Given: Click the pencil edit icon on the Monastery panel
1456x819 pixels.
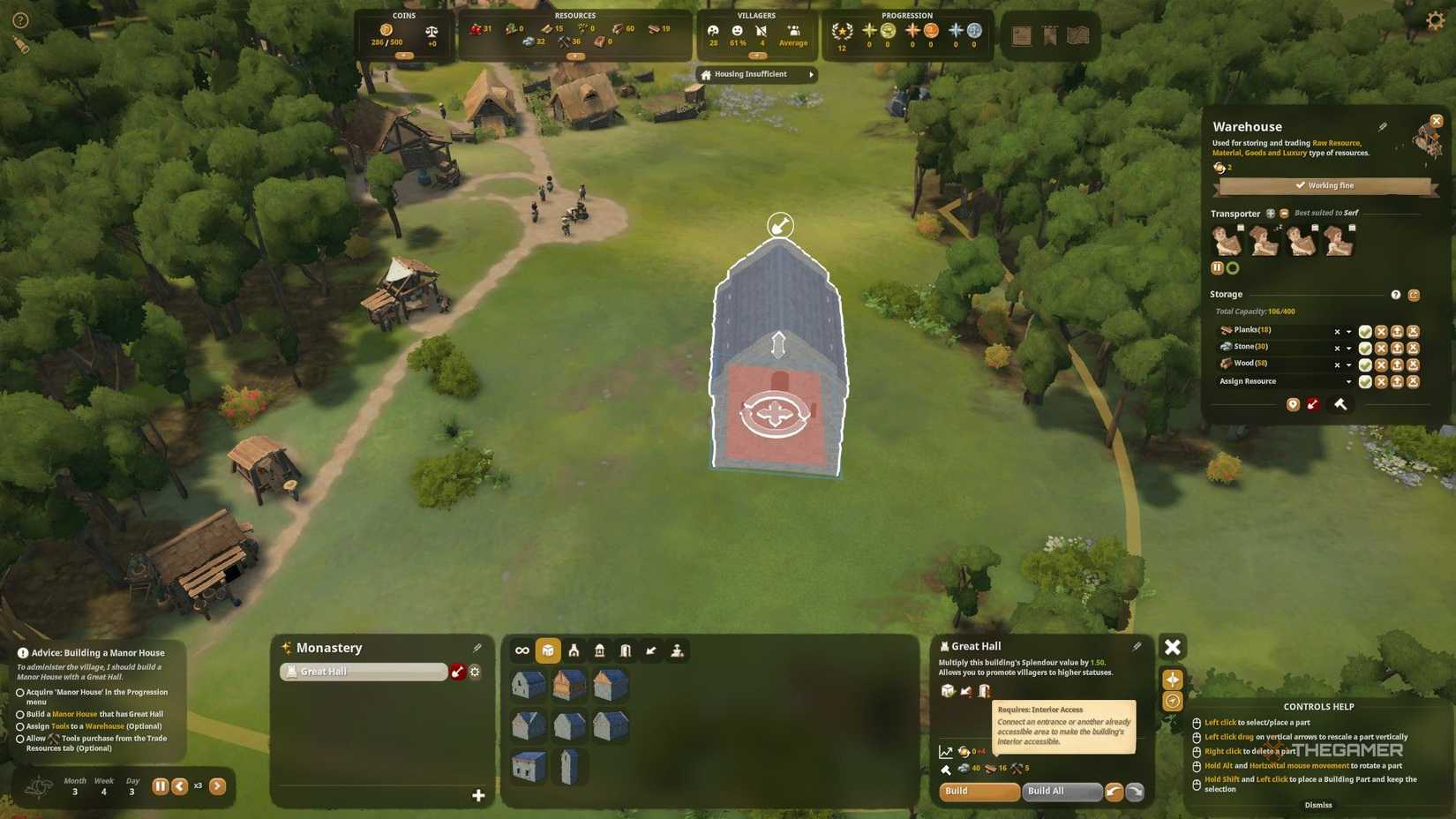Looking at the screenshot, I should (x=479, y=647).
